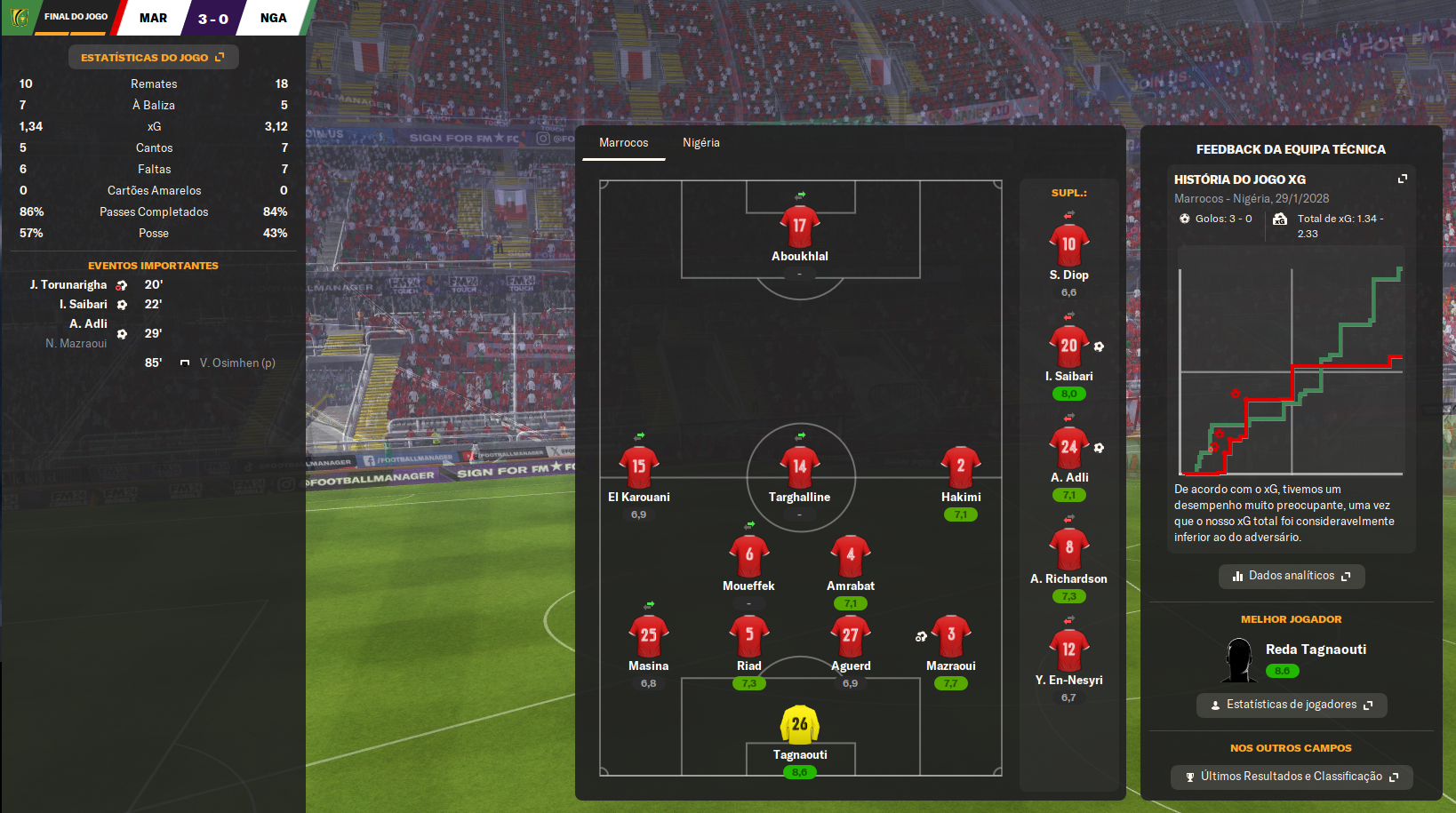Open best player Reda Tagnaouti's profile
The width and height of the screenshot is (1456, 813).
[x=1316, y=650]
